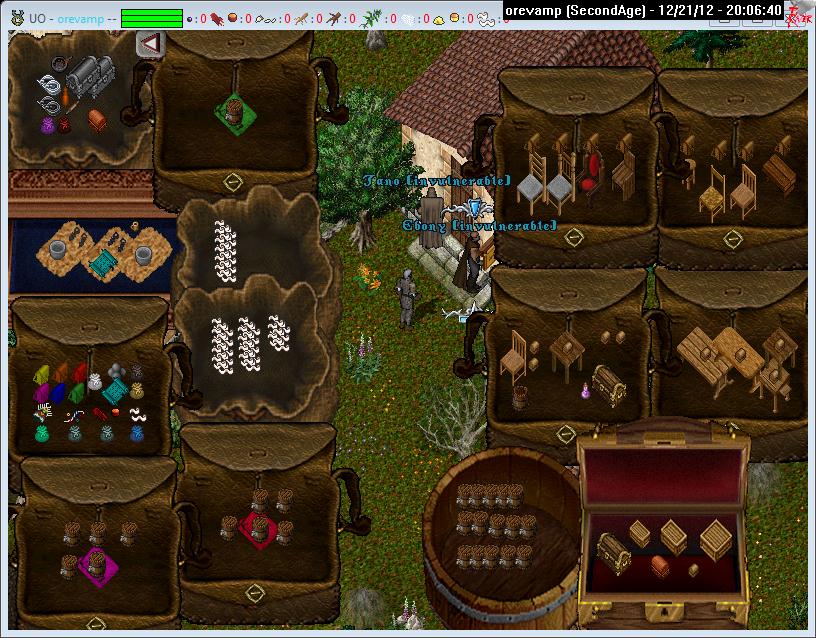Select the teal scroll among the colored bags
816x638 pixels.
point(114,391)
